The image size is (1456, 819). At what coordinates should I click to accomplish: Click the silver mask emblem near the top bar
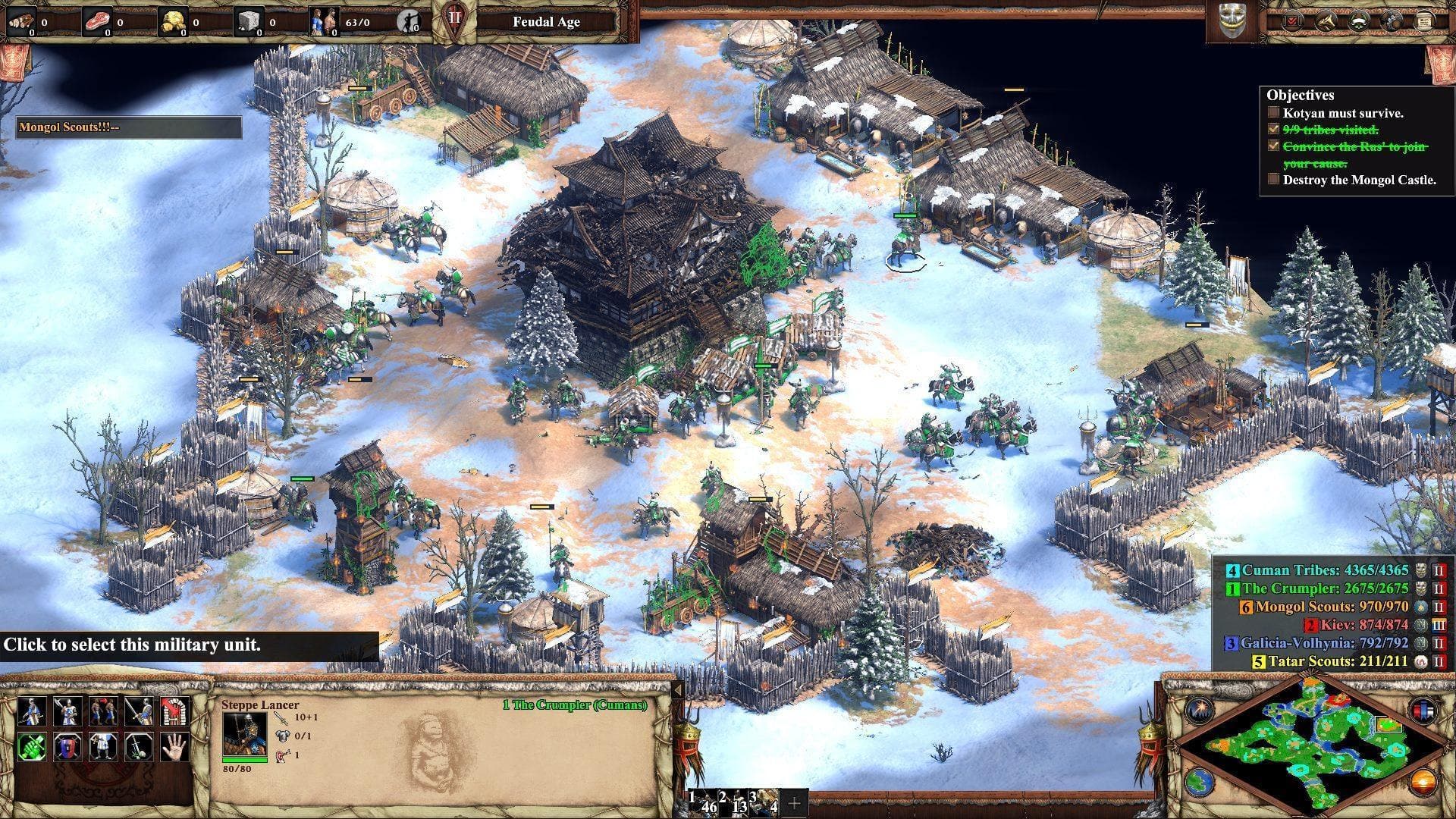click(1232, 18)
